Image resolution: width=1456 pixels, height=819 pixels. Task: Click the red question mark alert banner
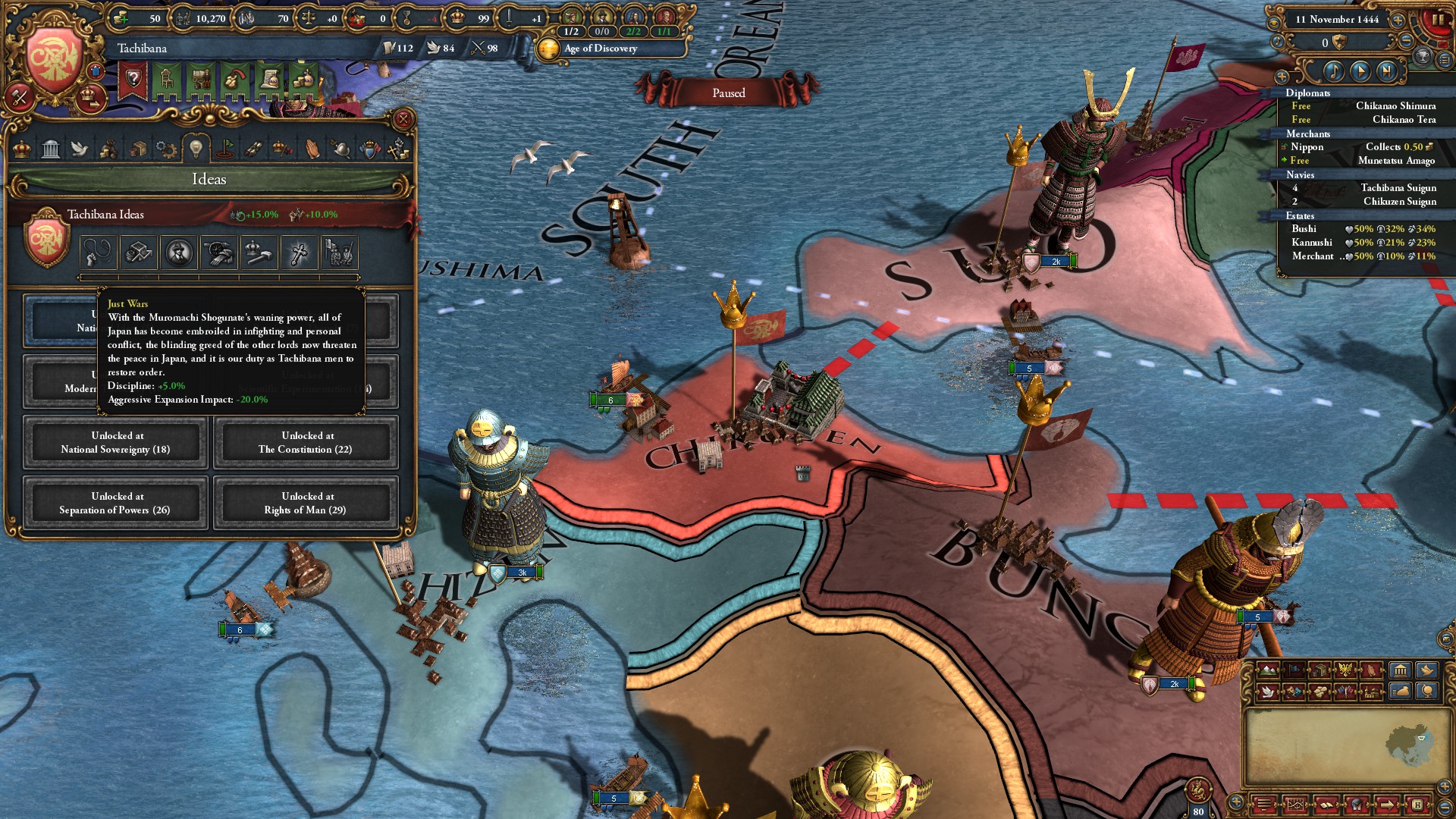[x=133, y=80]
